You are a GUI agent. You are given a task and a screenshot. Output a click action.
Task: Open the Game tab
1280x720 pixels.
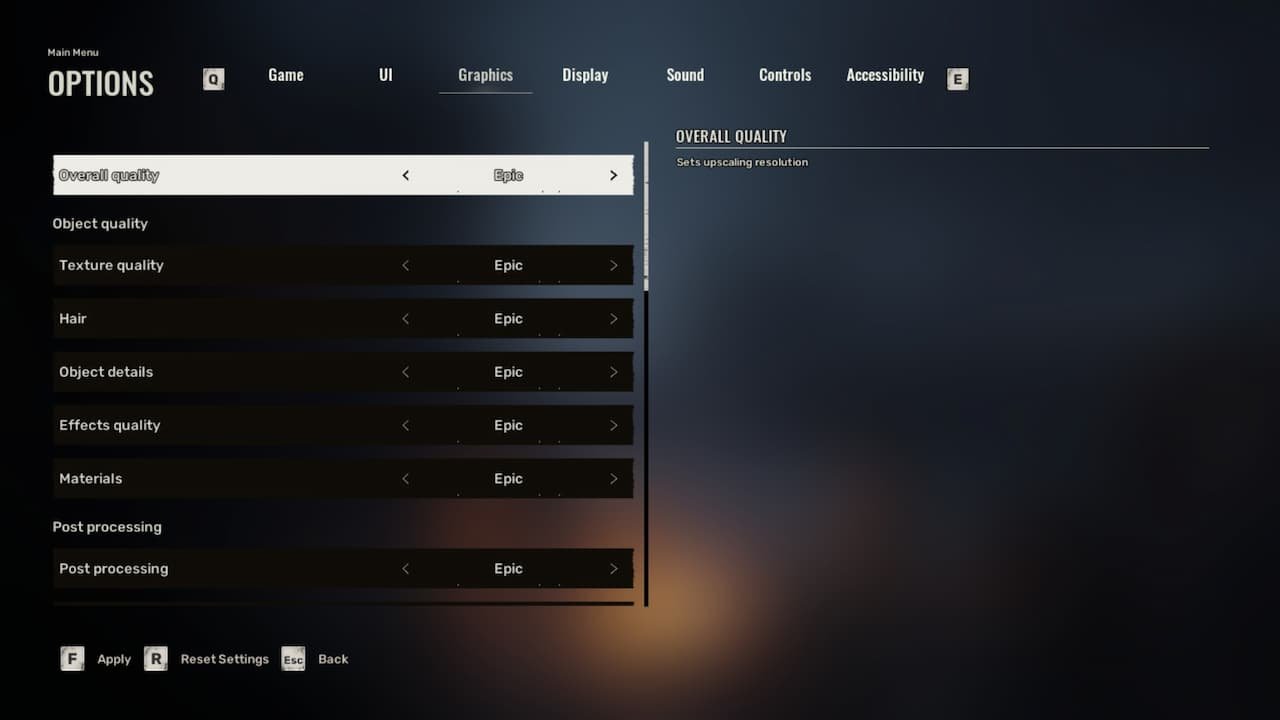(x=285, y=74)
